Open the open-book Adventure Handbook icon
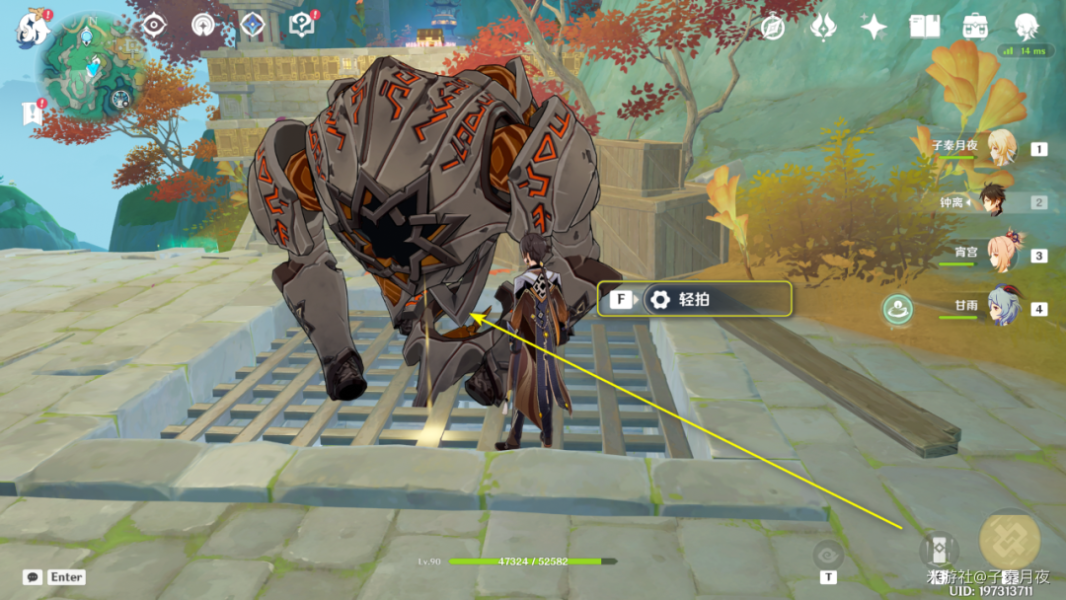The height and width of the screenshot is (600, 1066). pos(925,27)
